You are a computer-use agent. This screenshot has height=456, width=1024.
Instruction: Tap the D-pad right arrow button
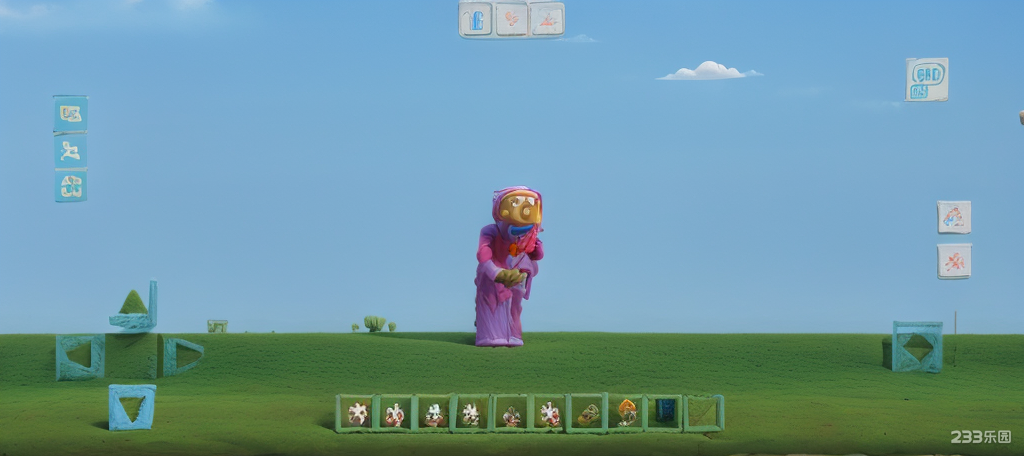182,355
